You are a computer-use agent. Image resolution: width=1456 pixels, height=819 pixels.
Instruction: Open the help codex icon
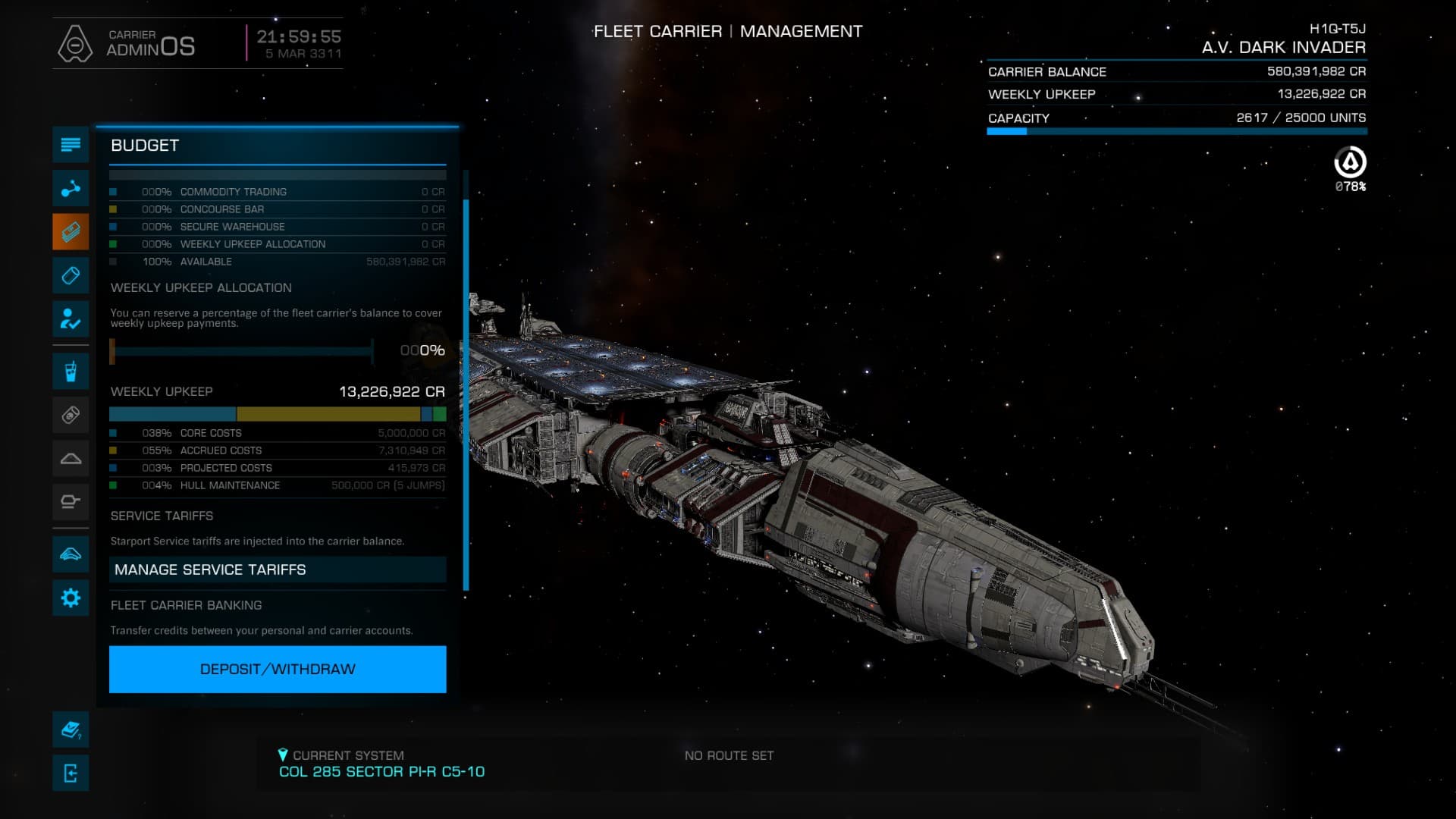[71, 730]
